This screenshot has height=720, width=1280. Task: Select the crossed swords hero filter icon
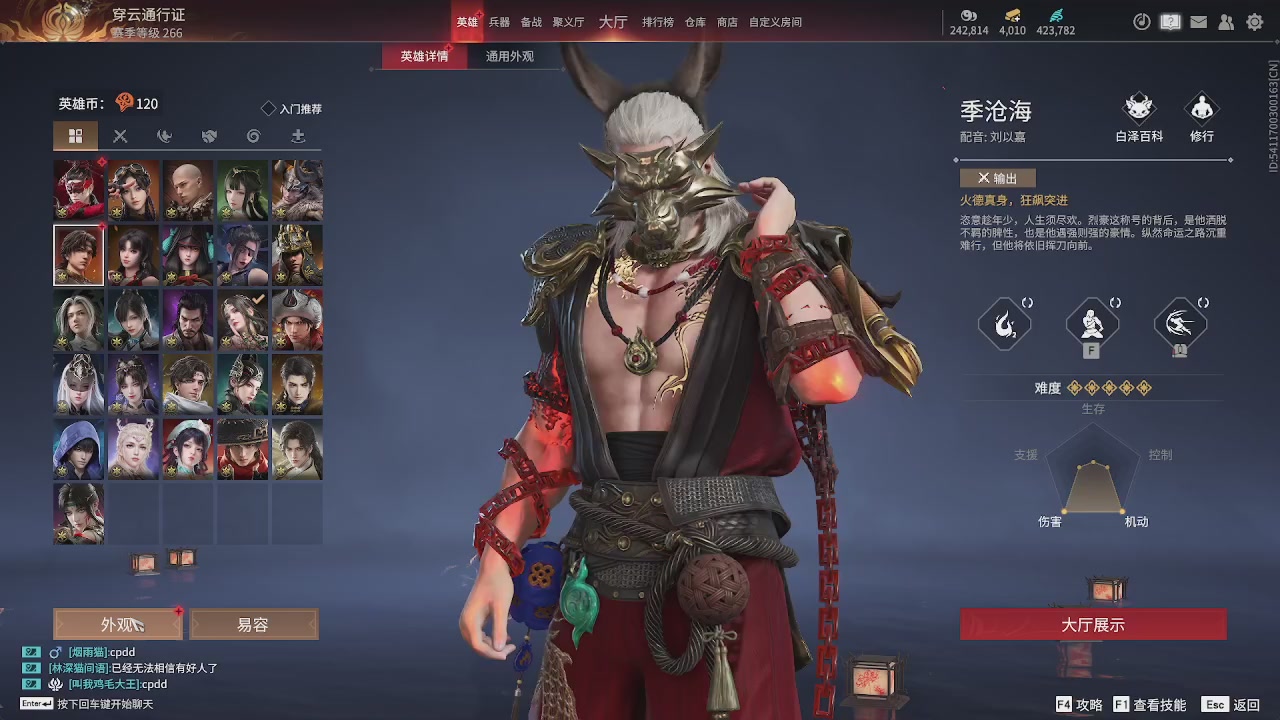(120, 135)
